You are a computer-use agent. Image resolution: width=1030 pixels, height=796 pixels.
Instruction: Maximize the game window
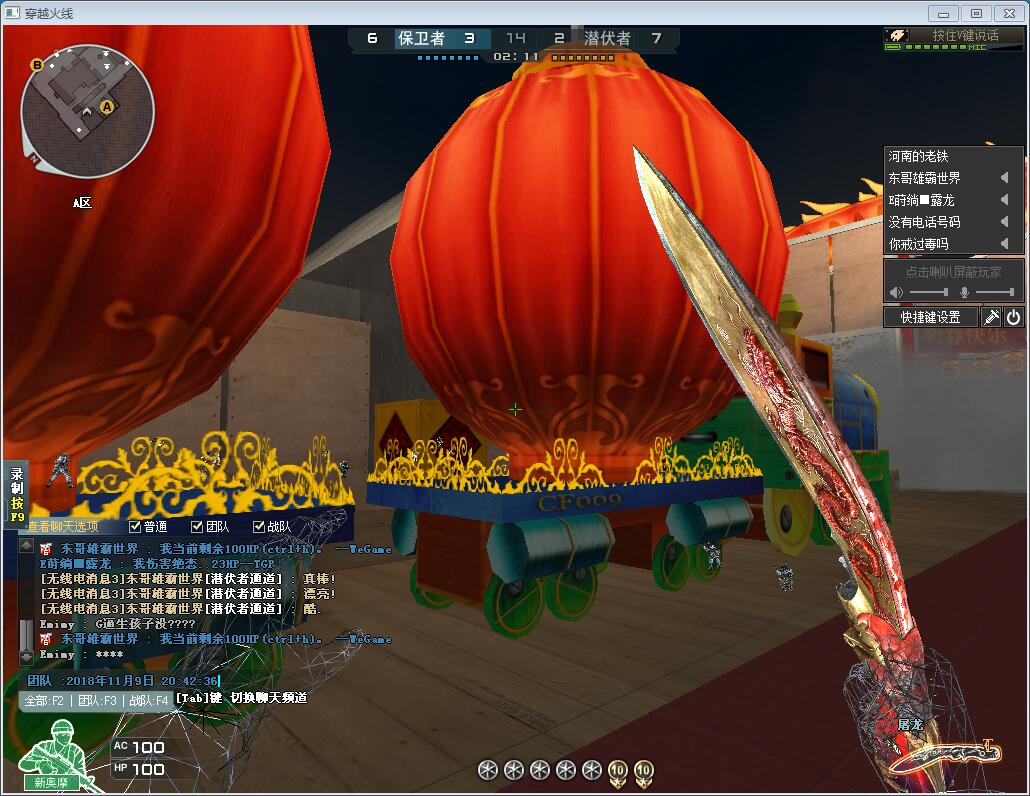coord(976,13)
